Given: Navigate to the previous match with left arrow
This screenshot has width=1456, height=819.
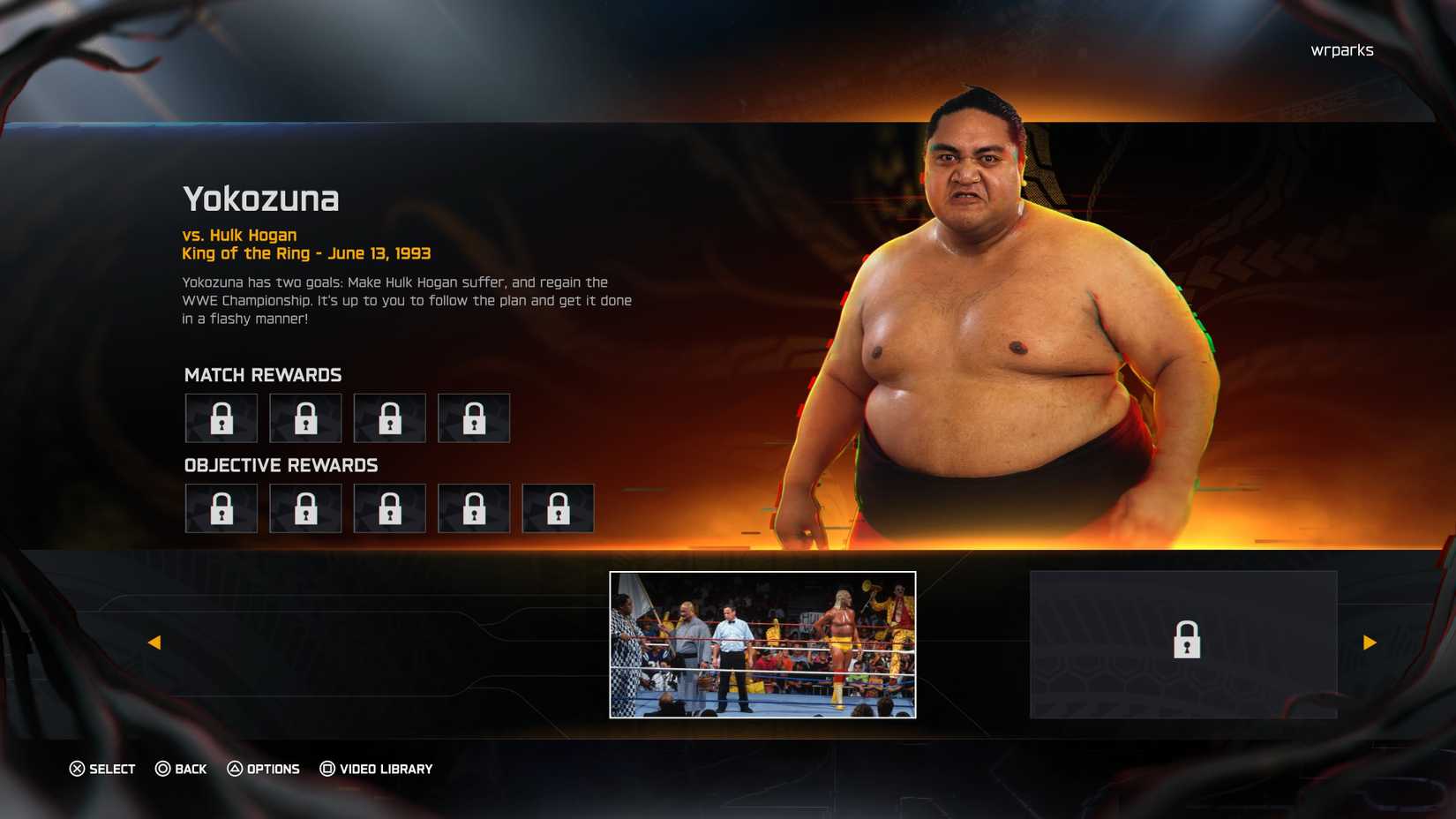Looking at the screenshot, I should pyautogui.click(x=155, y=642).
